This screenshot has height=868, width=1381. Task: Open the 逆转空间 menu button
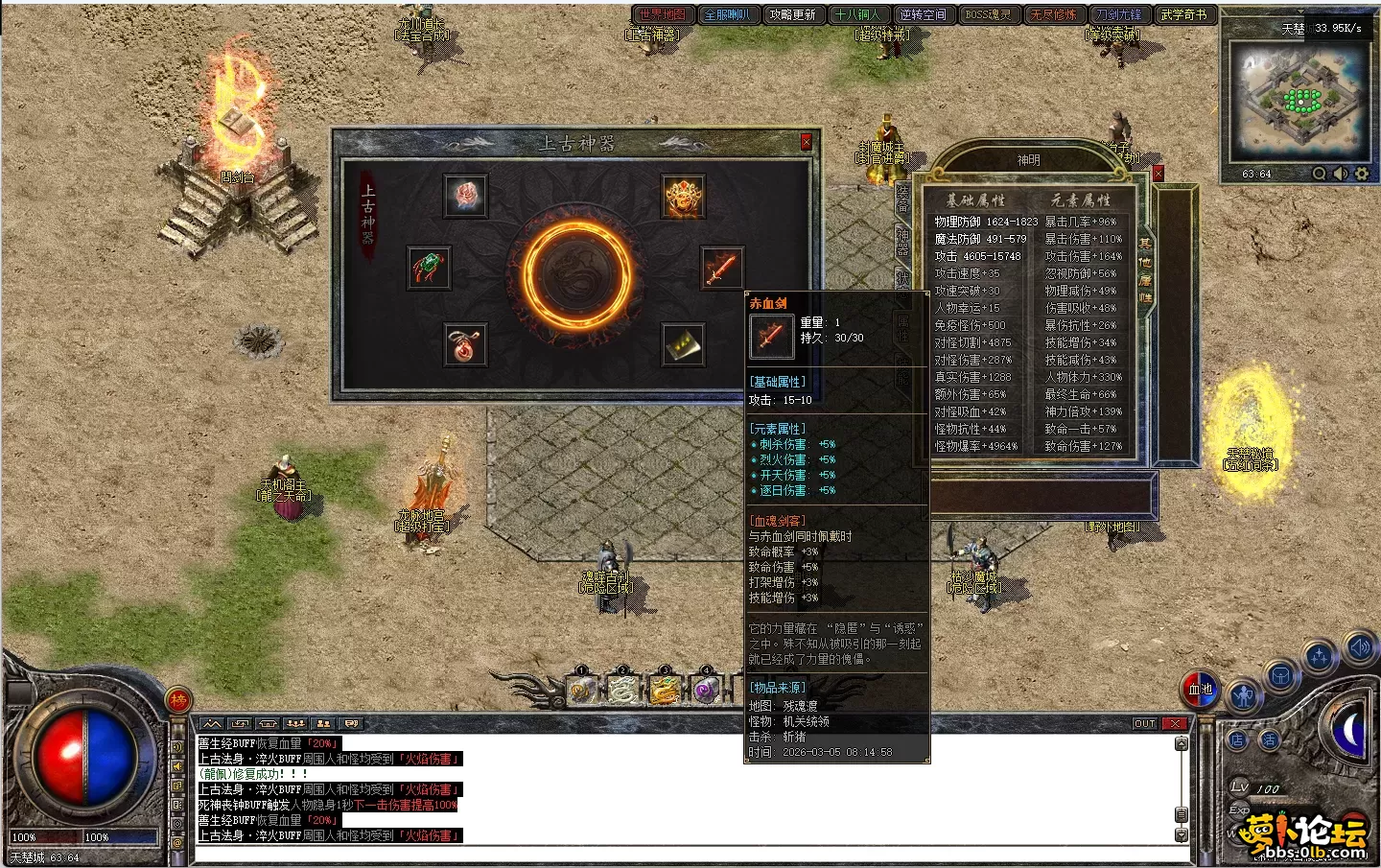click(x=923, y=14)
